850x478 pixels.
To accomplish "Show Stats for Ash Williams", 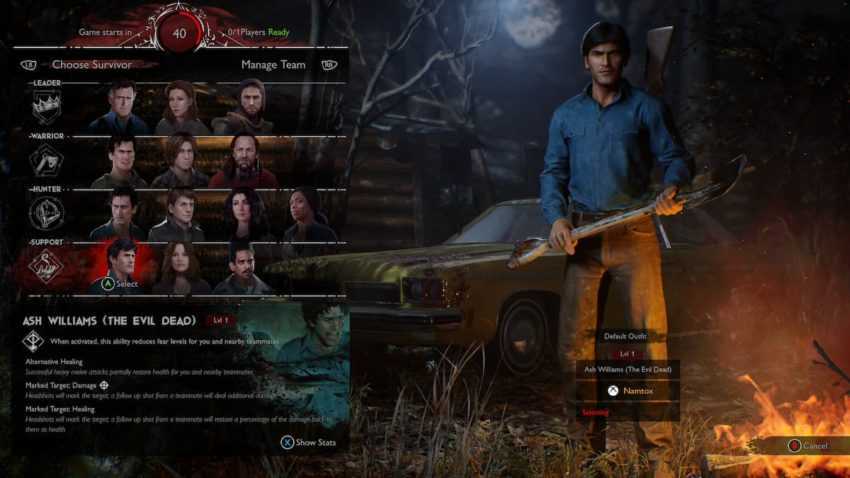I will point(309,441).
